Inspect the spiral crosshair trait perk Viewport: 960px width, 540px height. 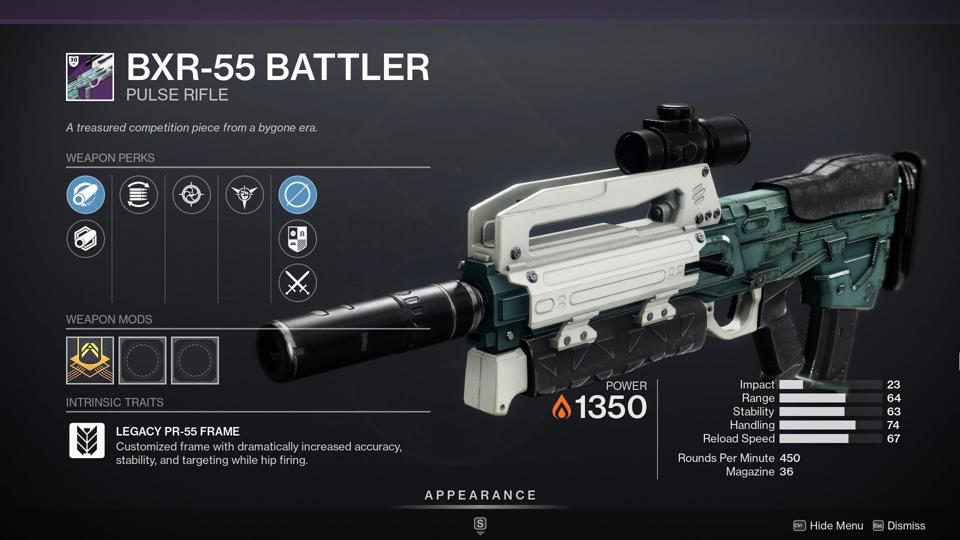pyautogui.click(x=192, y=194)
